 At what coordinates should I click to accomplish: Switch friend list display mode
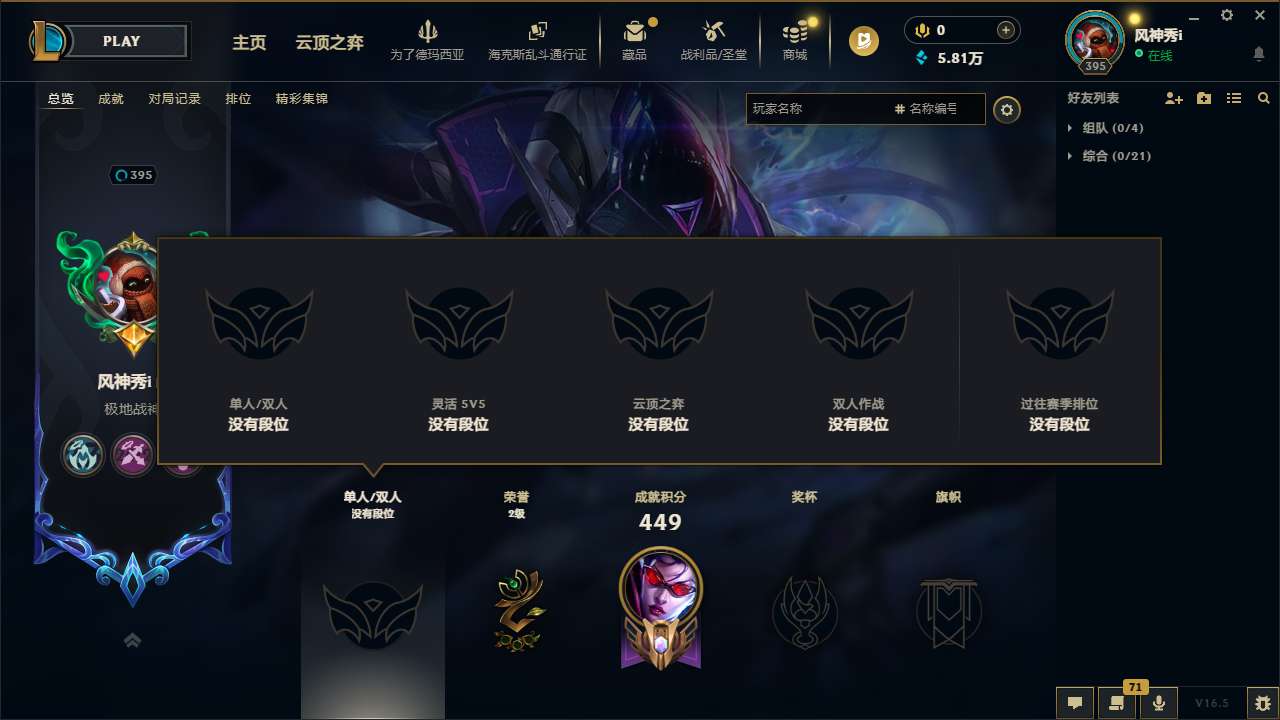click(x=1234, y=98)
